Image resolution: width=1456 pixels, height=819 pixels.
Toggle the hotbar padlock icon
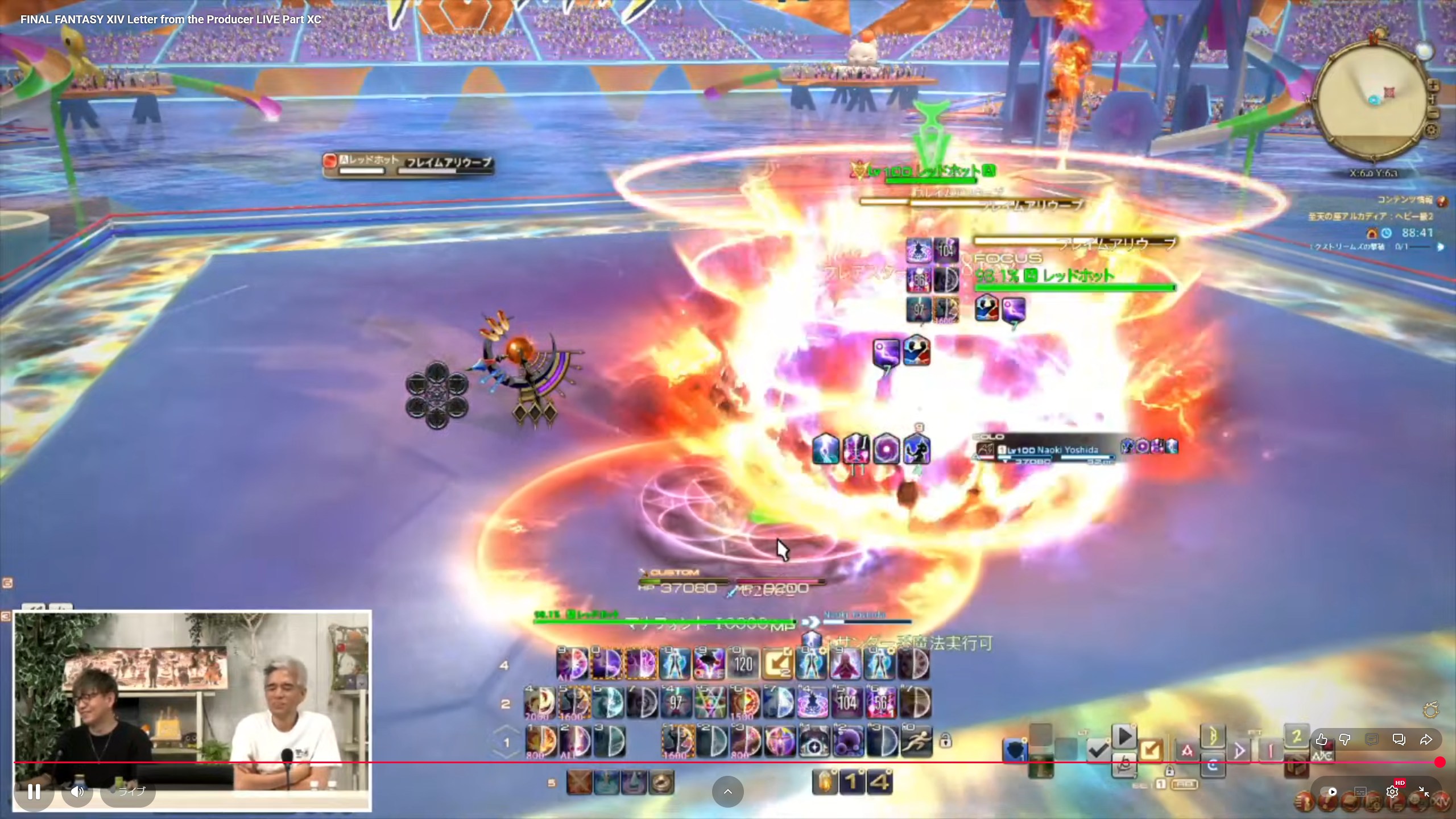(x=945, y=741)
